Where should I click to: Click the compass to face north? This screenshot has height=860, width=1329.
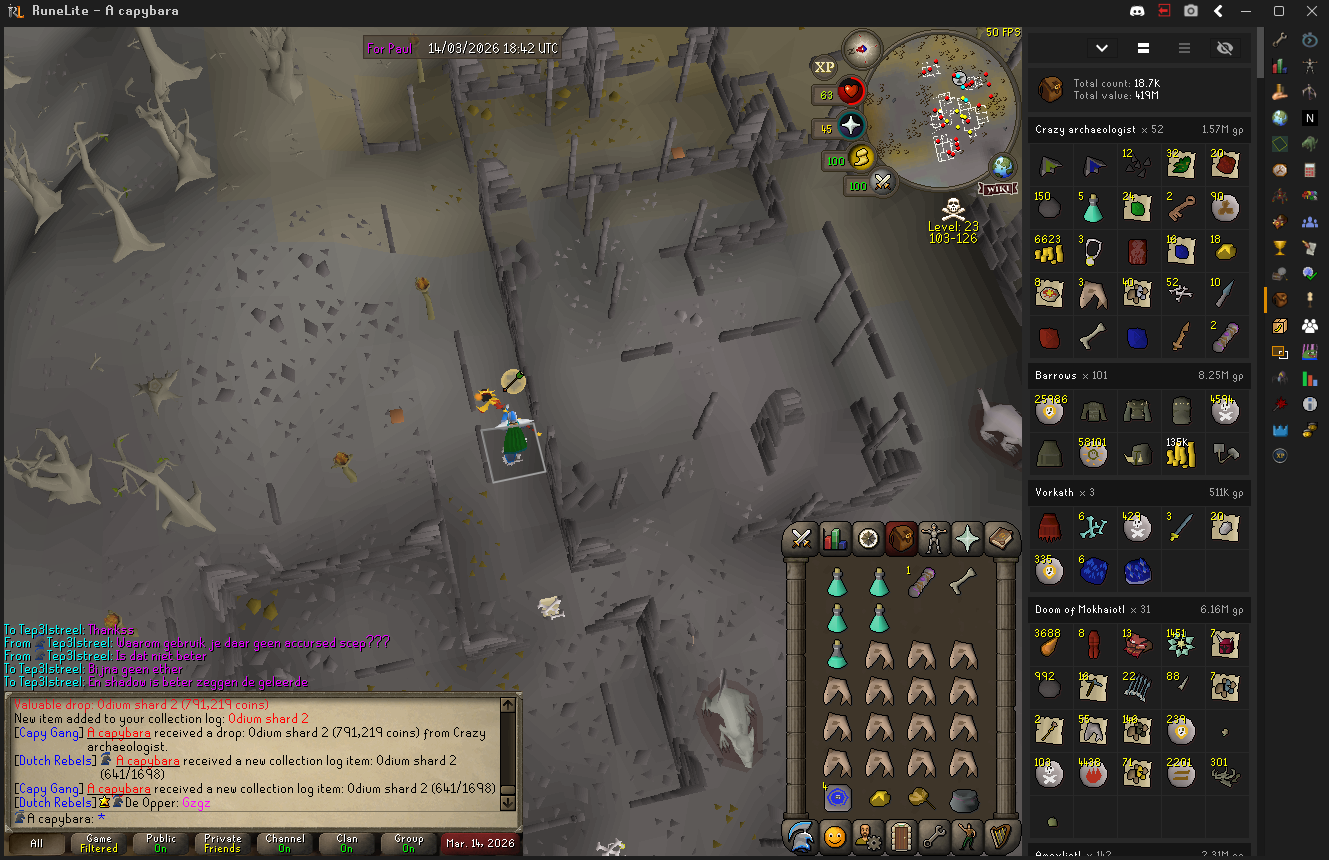[860, 47]
